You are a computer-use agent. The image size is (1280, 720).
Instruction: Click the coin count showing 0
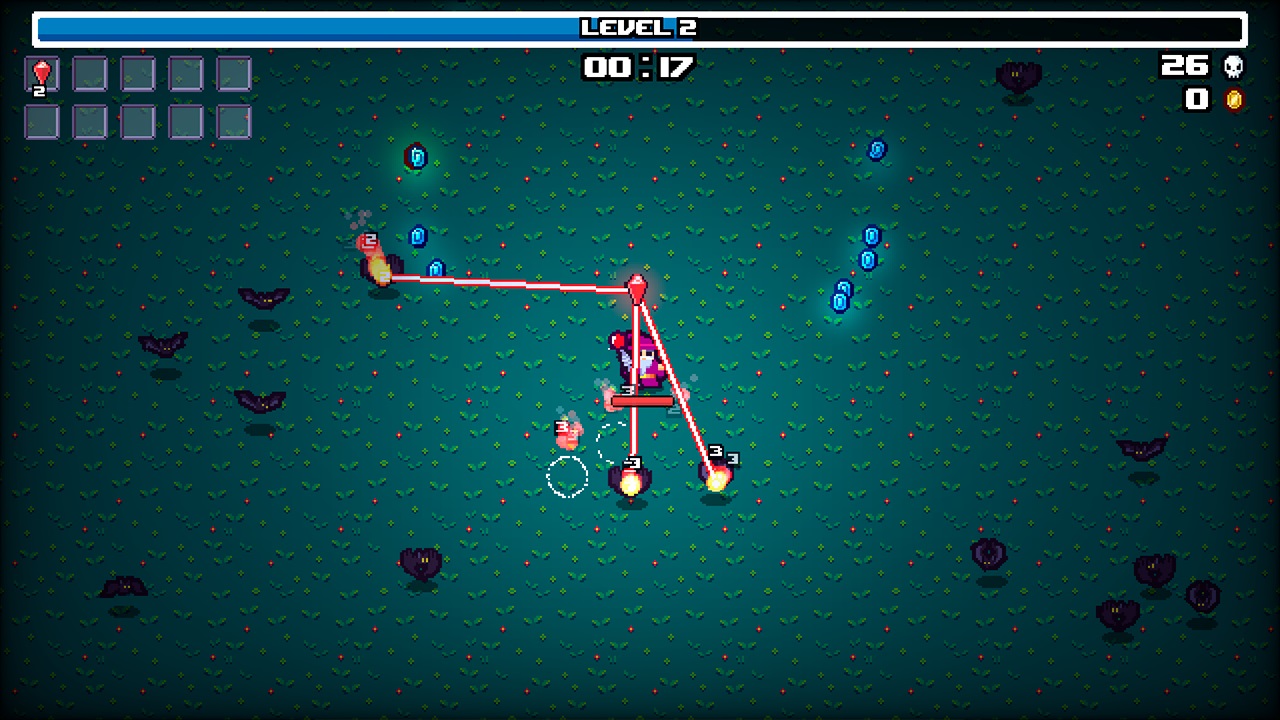[x=1197, y=99]
